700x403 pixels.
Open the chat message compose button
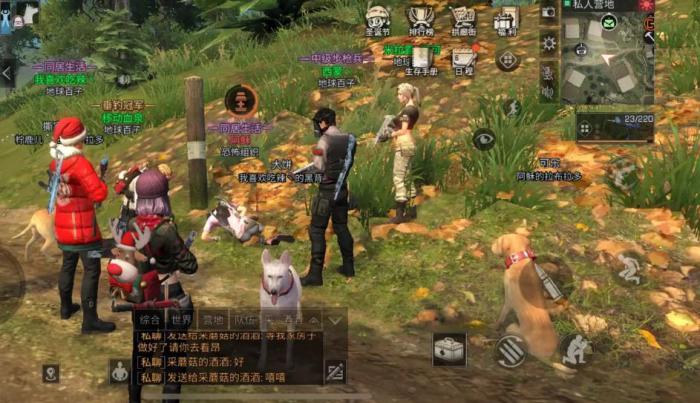335,371
